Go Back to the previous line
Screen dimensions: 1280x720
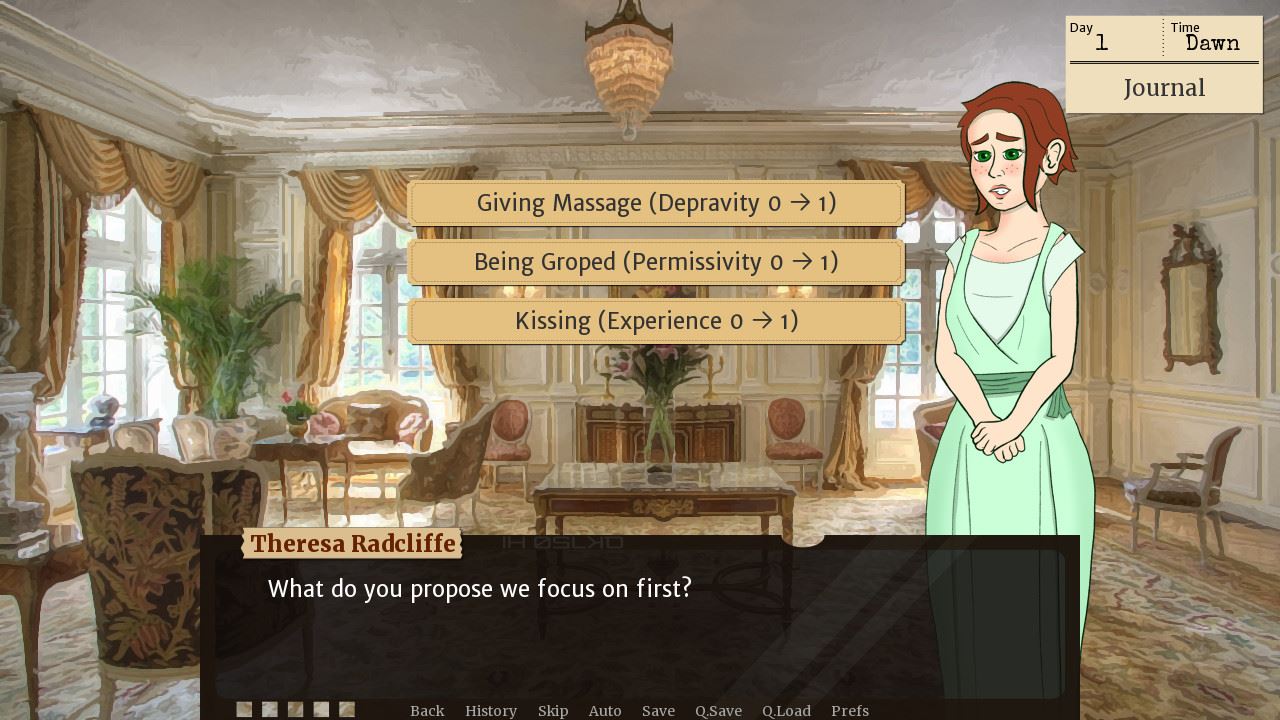click(x=427, y=710)
